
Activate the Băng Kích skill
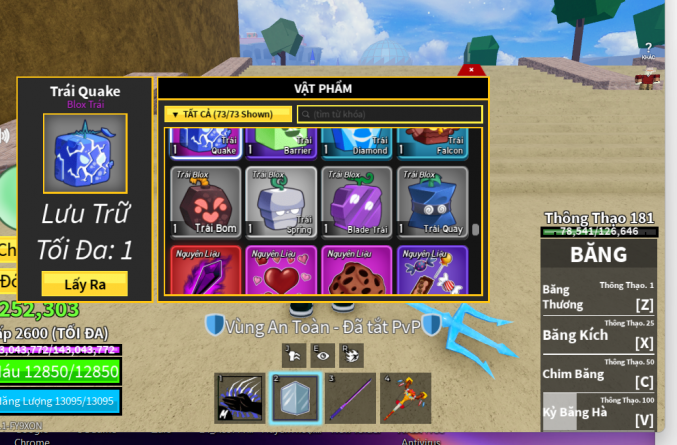point(598,337)
